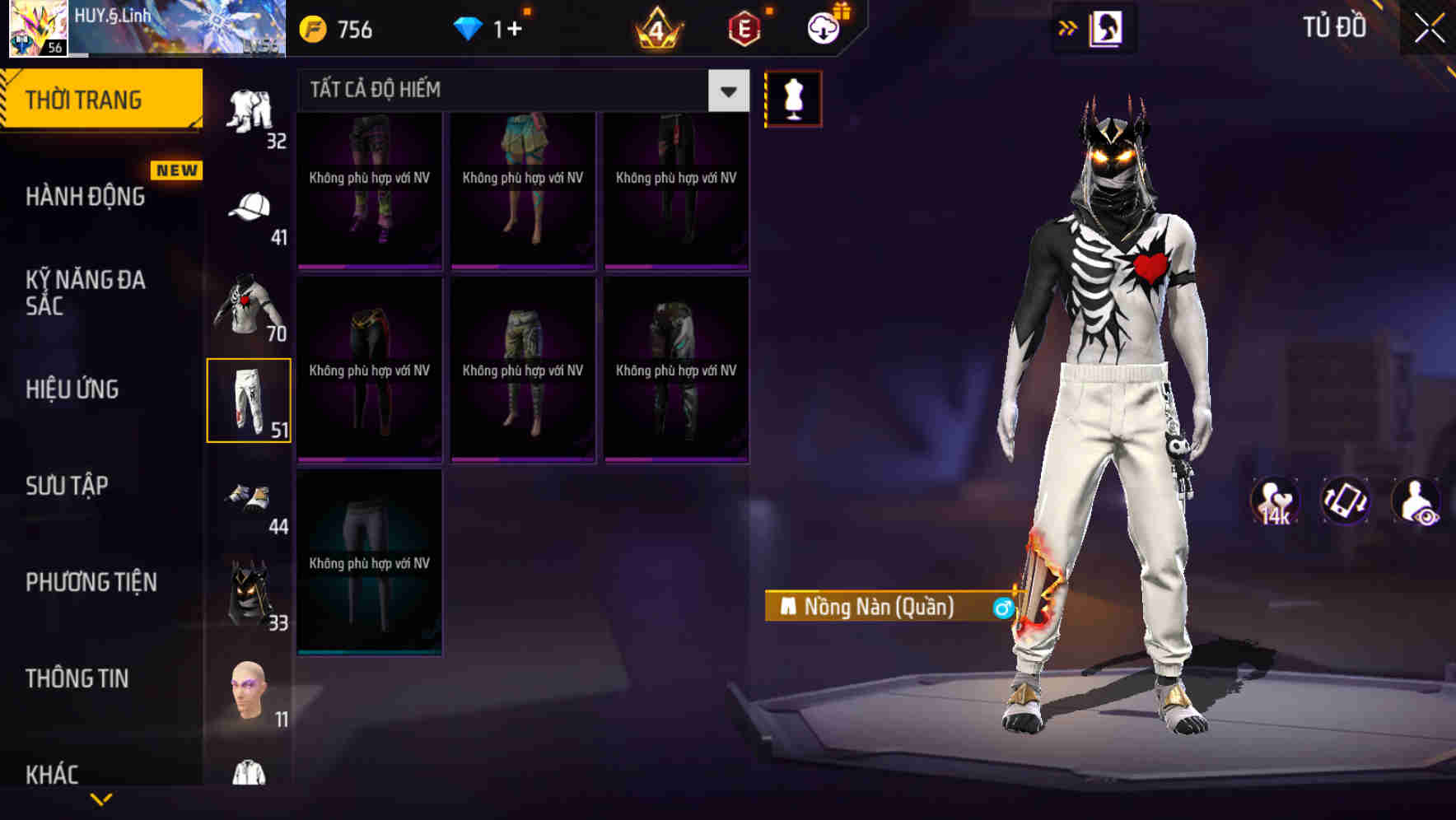Open the cloud download gift icon in top bar
This screenshot has width=1456, height=820.
point(822,27)
